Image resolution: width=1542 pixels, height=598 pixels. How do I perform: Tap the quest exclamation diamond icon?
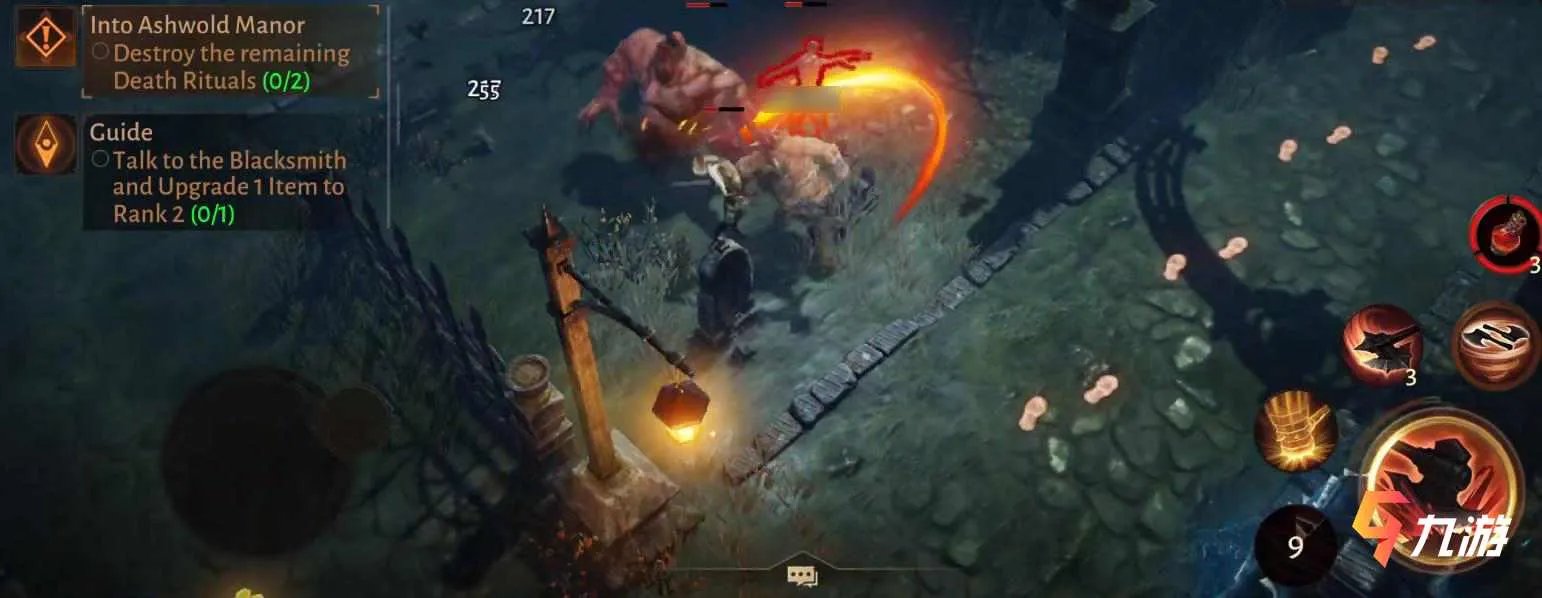point(46,38)
